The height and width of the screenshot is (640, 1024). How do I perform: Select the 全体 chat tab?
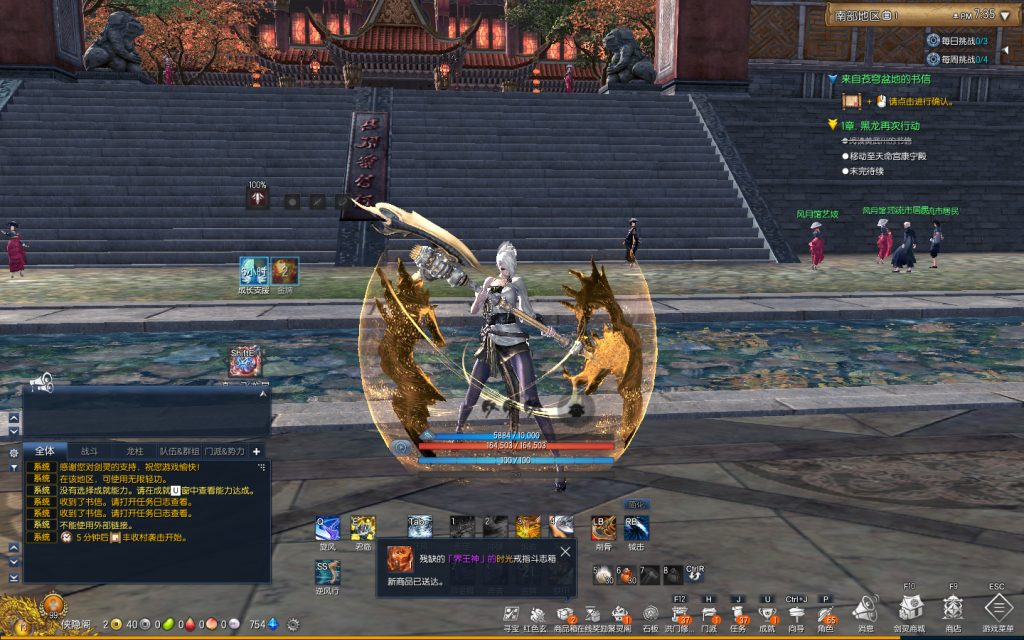tap(44, 451)
